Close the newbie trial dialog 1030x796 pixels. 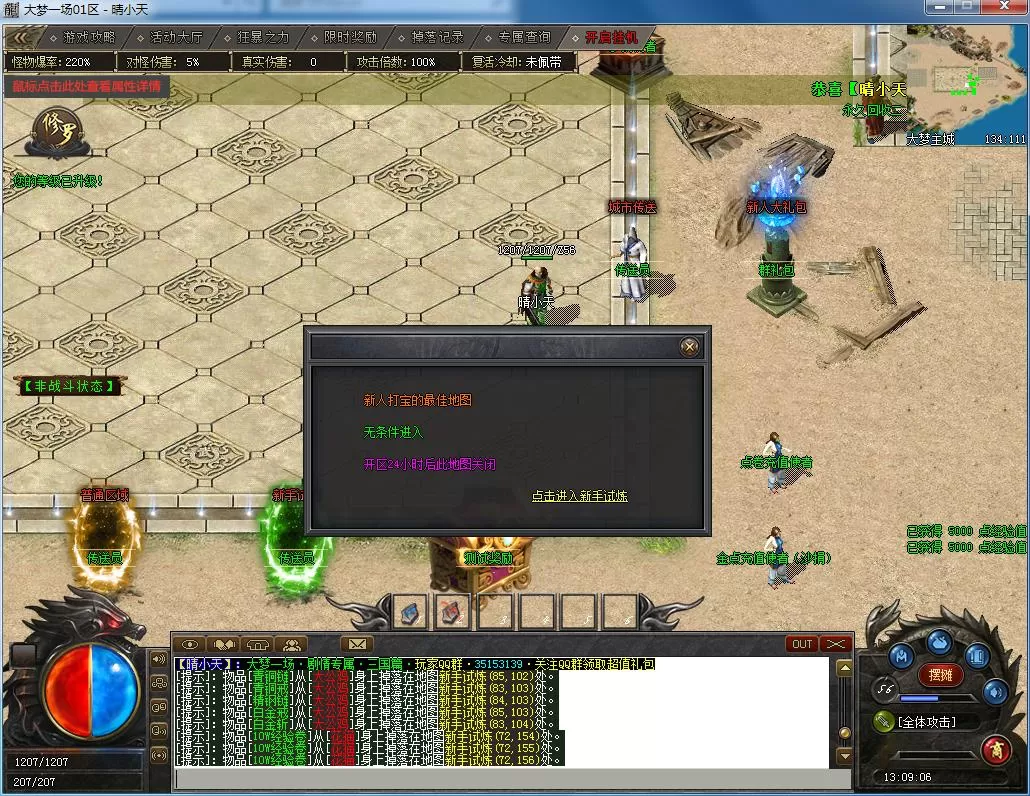click(x=689, y=347)
